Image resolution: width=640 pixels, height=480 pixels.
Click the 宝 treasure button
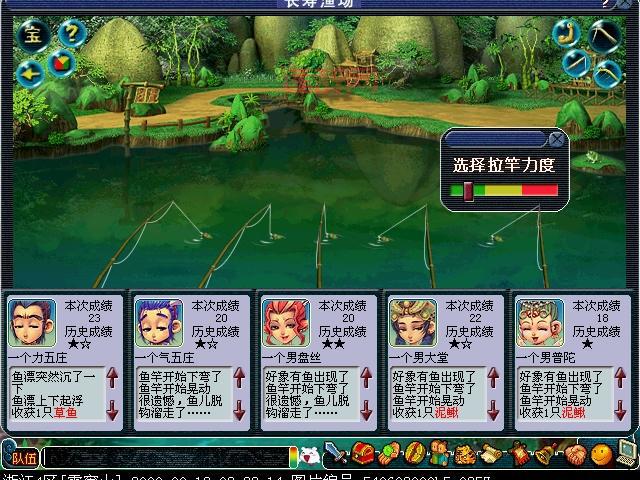pos(34,35)
